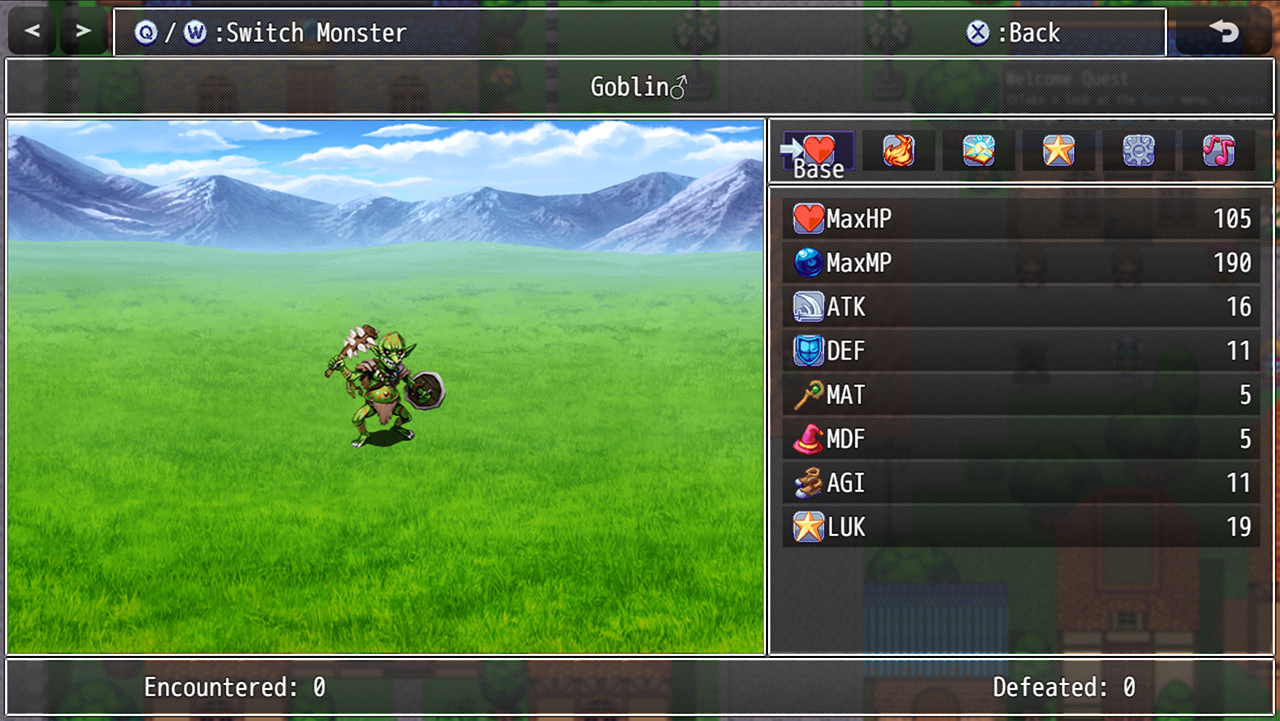Switch to the flame icon tab
Viewport: 1280px width, 721px height.
[899, 151]
